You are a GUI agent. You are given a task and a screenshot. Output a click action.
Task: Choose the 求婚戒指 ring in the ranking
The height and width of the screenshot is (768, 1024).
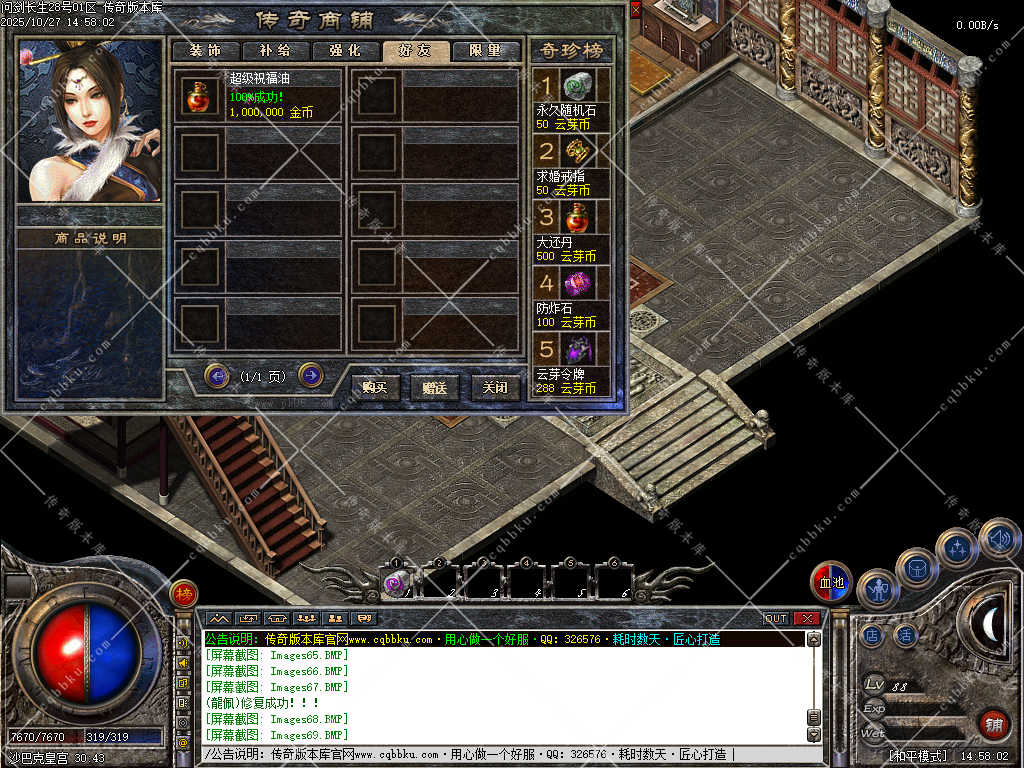577,151
